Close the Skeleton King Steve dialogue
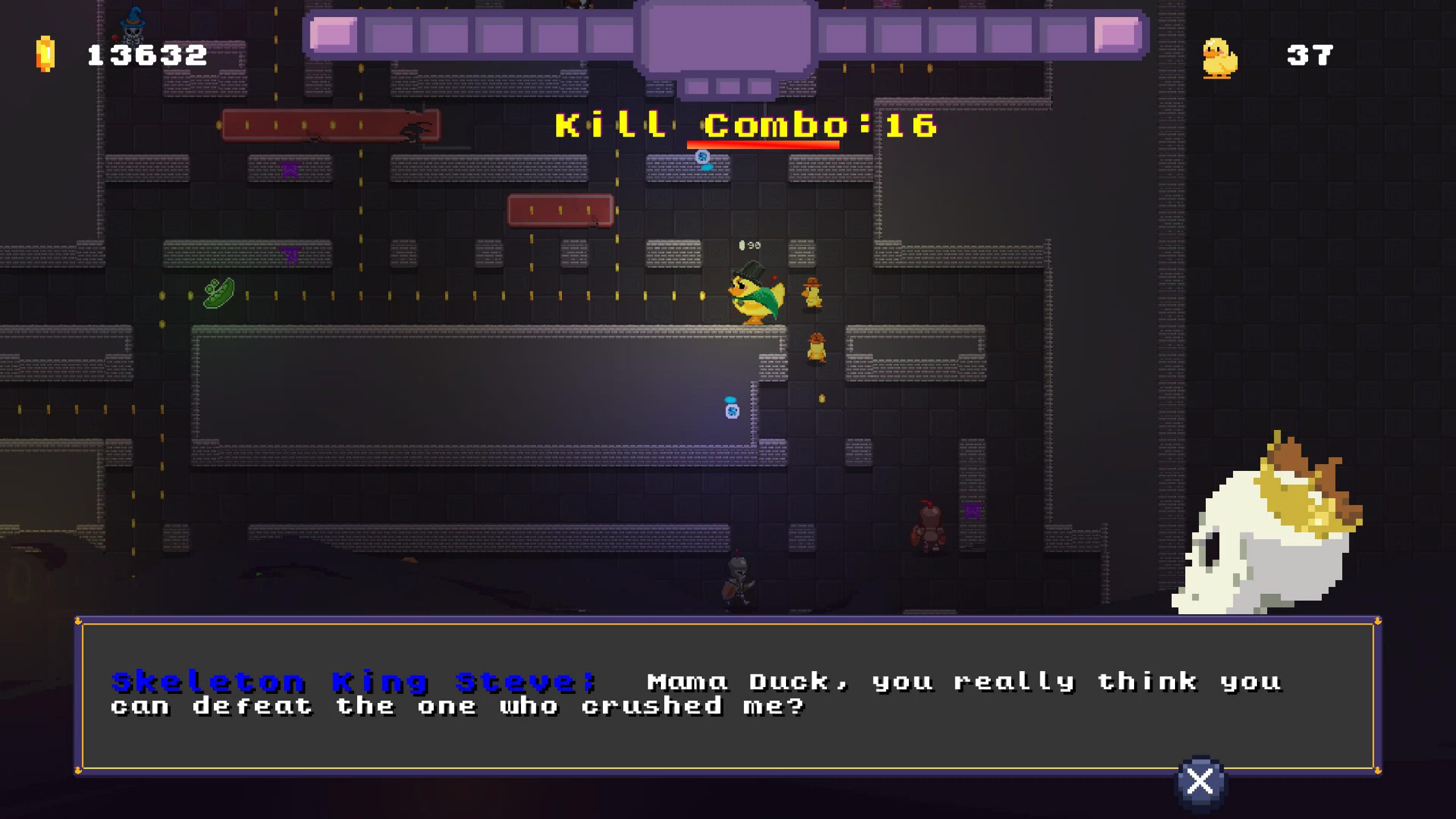 tap(1200, 781)
